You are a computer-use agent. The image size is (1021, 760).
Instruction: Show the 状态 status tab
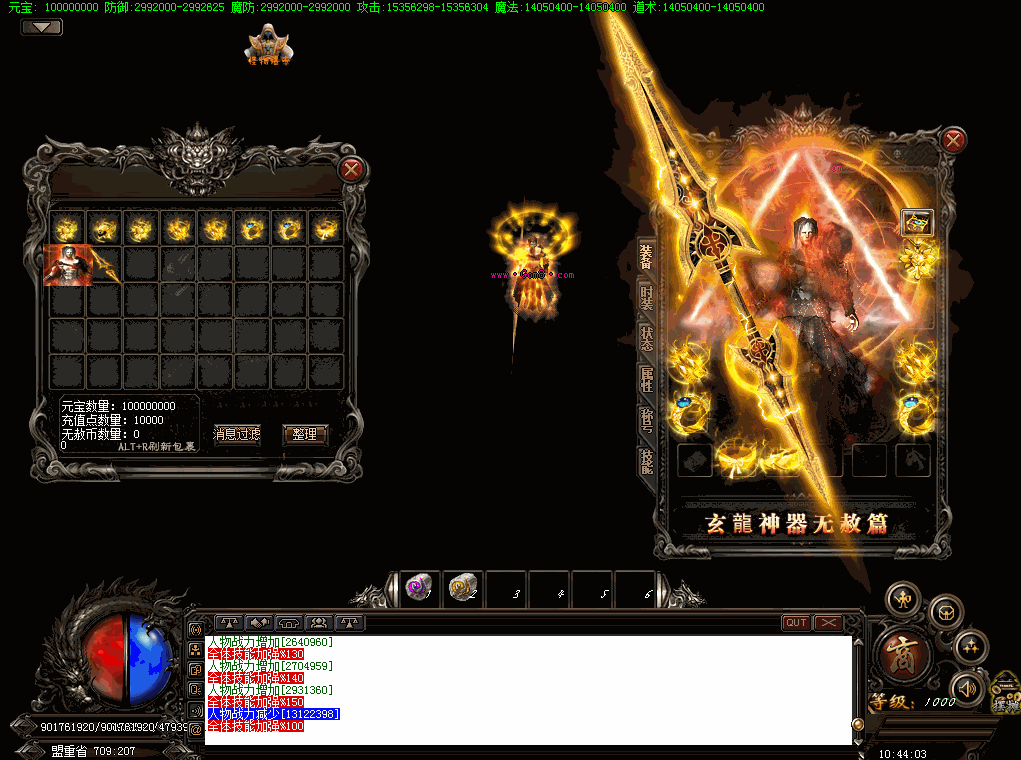coord(646,340)
